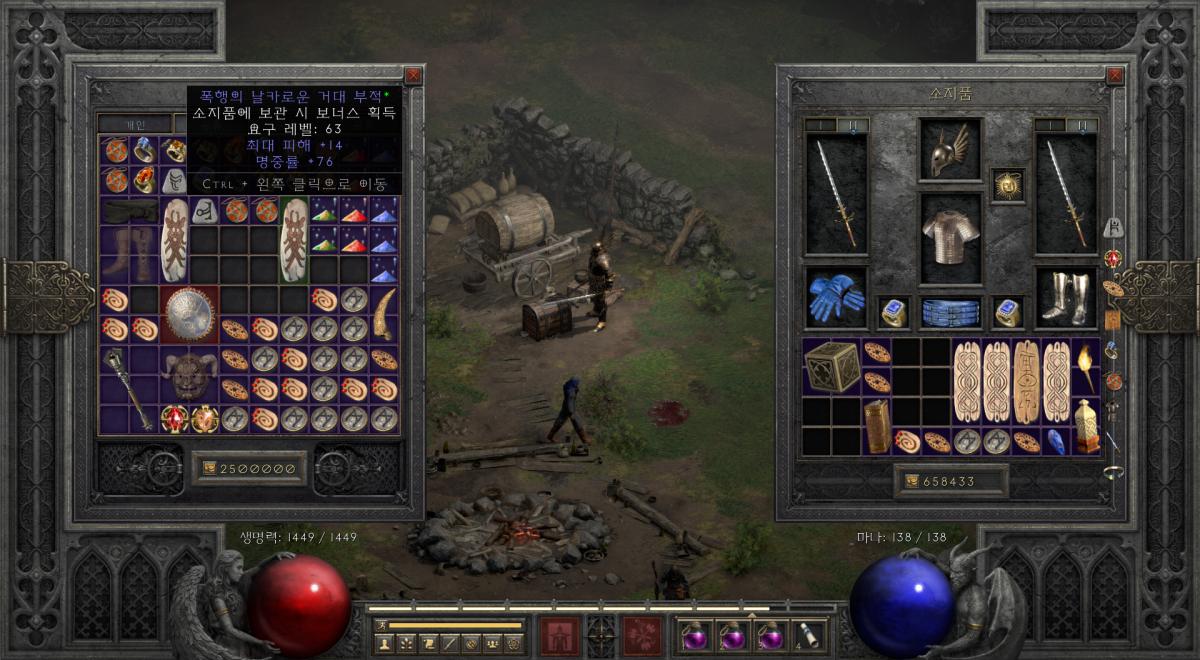Close the stash window

pos(413,75)
